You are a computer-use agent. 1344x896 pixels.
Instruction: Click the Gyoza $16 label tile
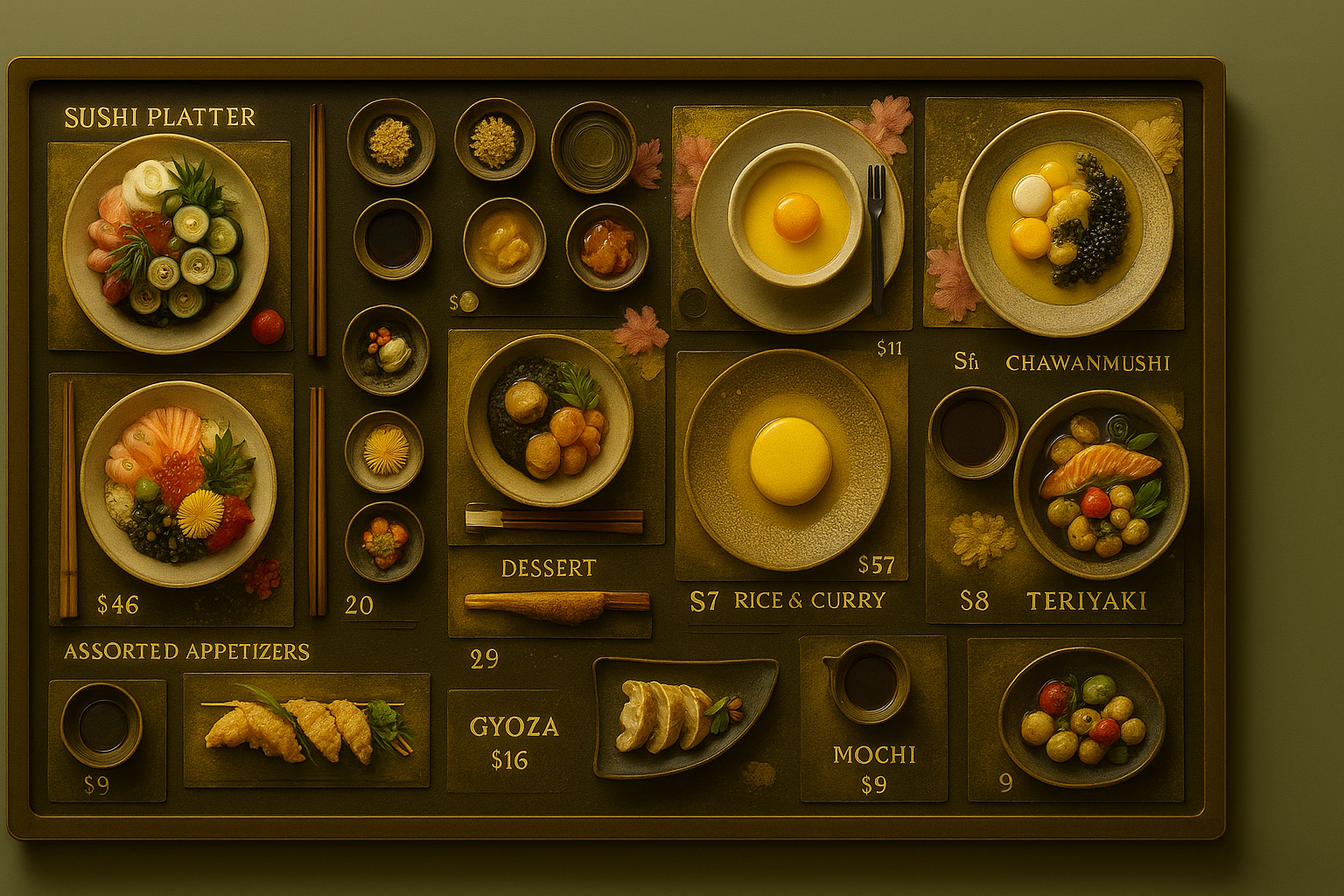pyautogui.click(x=513, y=741)
